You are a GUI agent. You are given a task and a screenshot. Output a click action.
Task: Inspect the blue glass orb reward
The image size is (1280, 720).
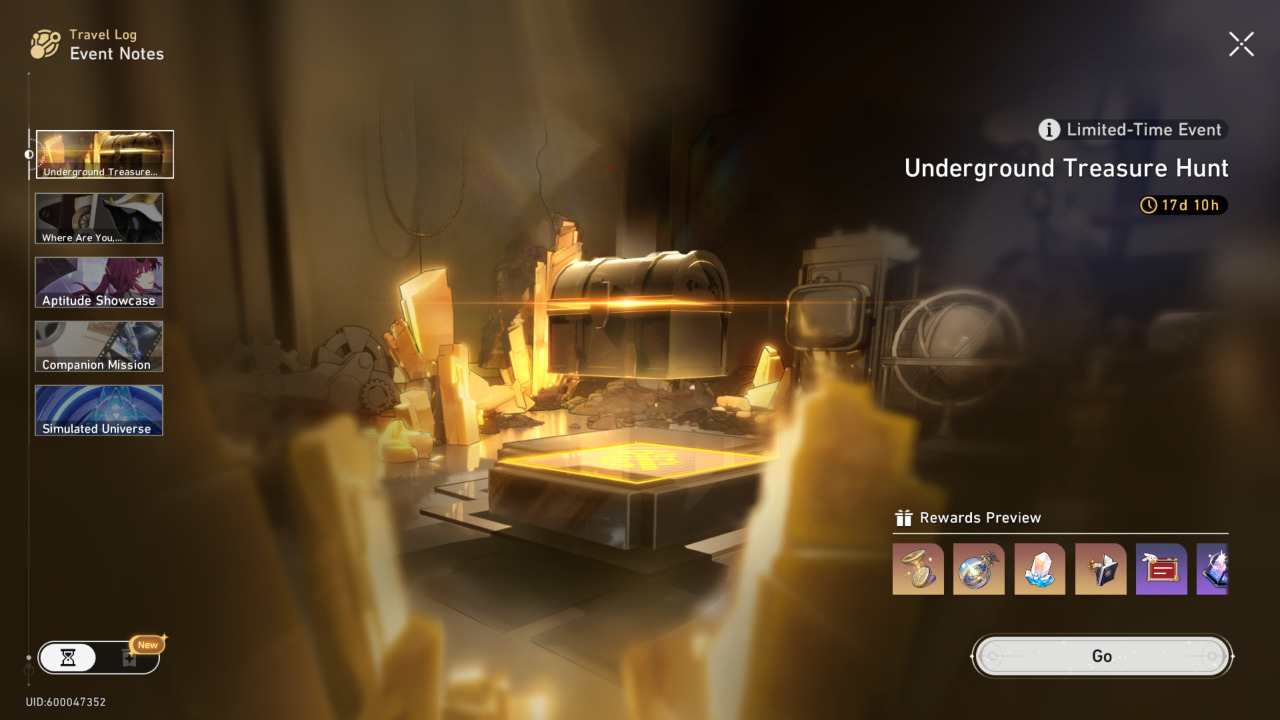tap(979, 569)
